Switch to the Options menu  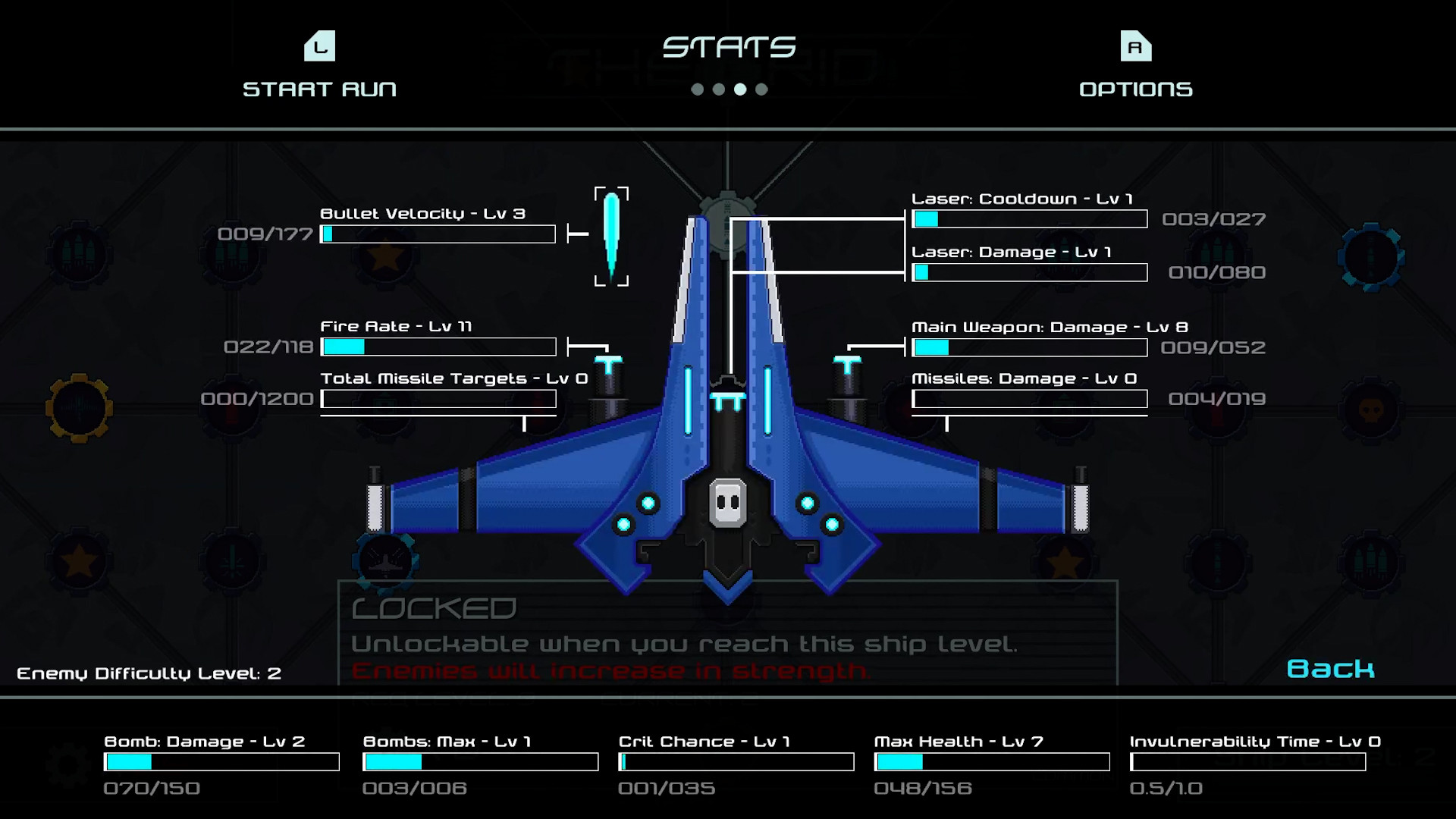coord(1135,68)
